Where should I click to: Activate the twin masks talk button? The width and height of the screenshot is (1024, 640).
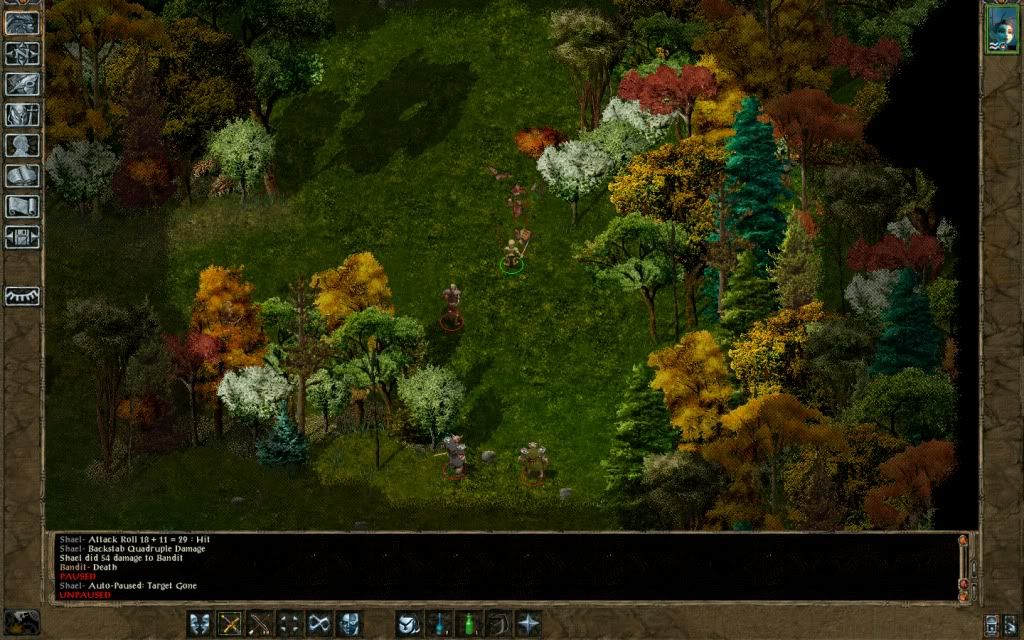point(200,623)
